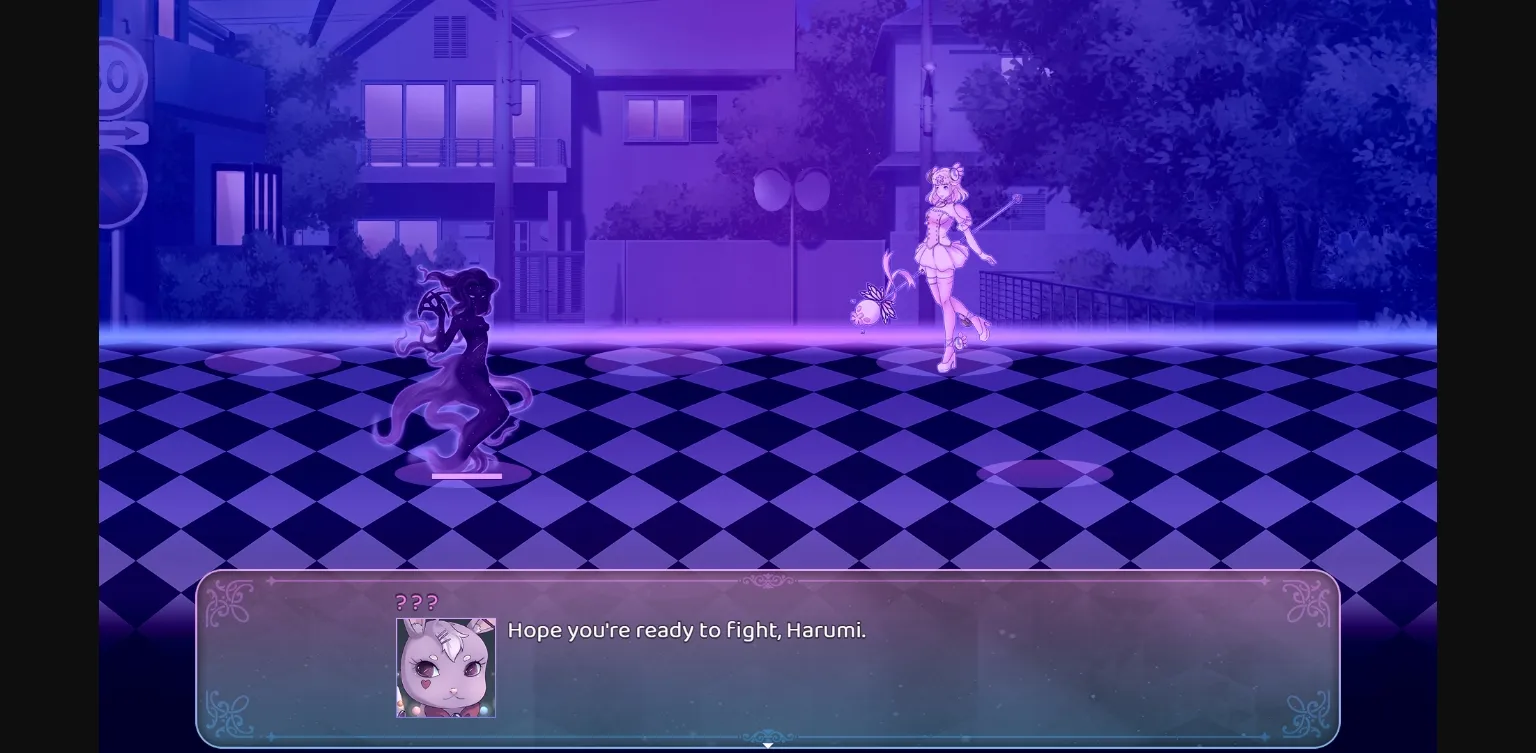Toggle the glowing highlight bar under the shadow figure
Screen dimensions: 1536x753
pos(466,476)
